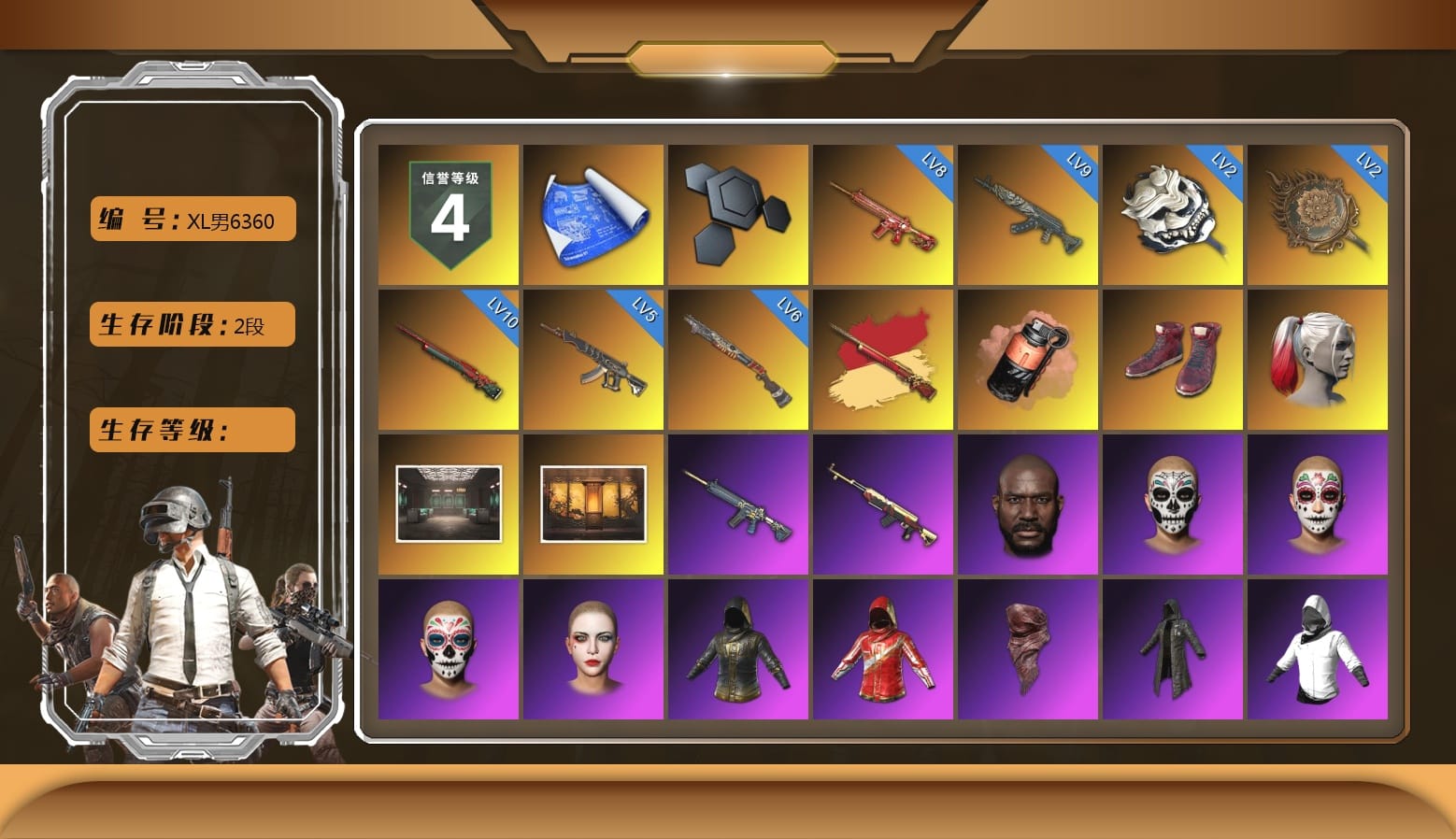Open the golden ornamental emblem with LV2 tag
This screenshot has width=1456, height=839.
1319,213
